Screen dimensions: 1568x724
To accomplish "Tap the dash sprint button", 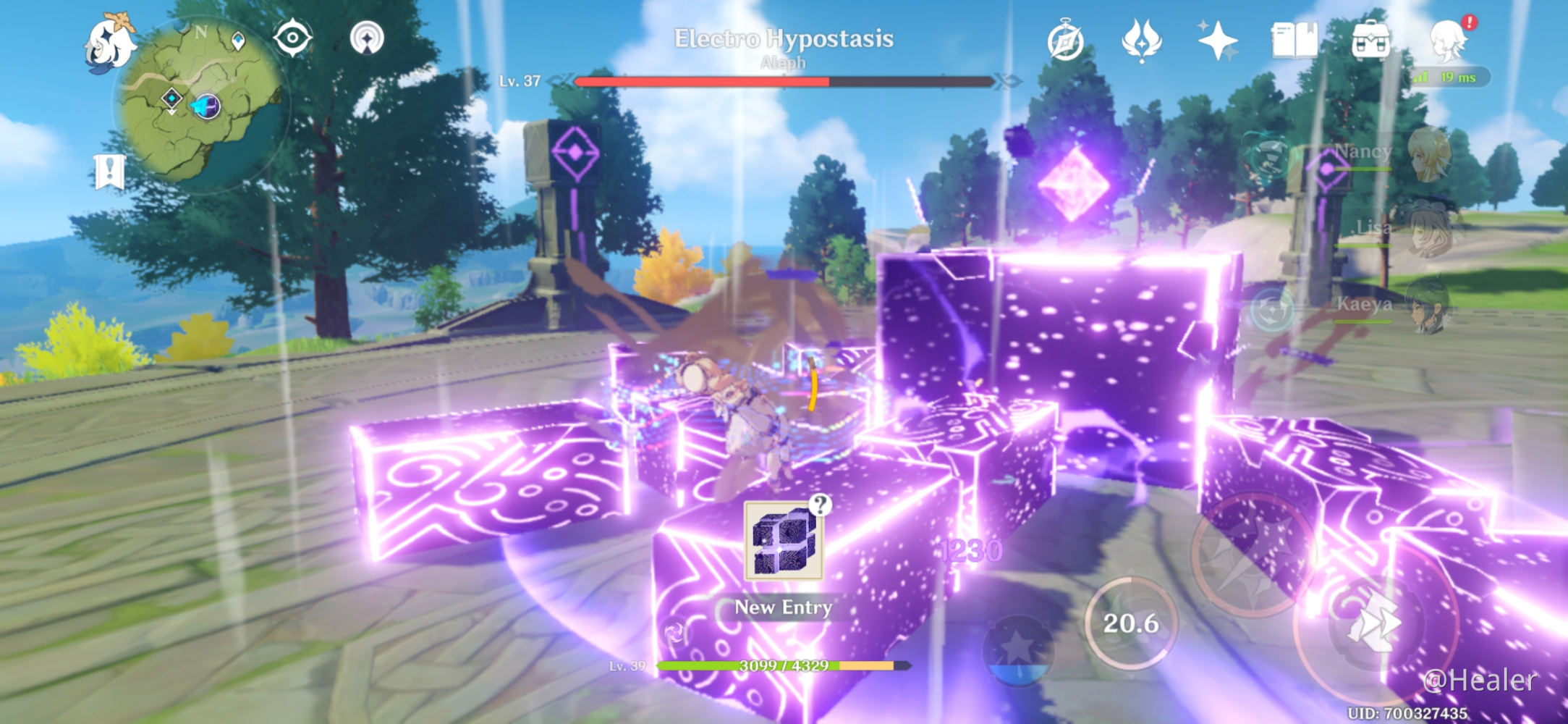I will pyautogui.click(x=1373, y=624).
